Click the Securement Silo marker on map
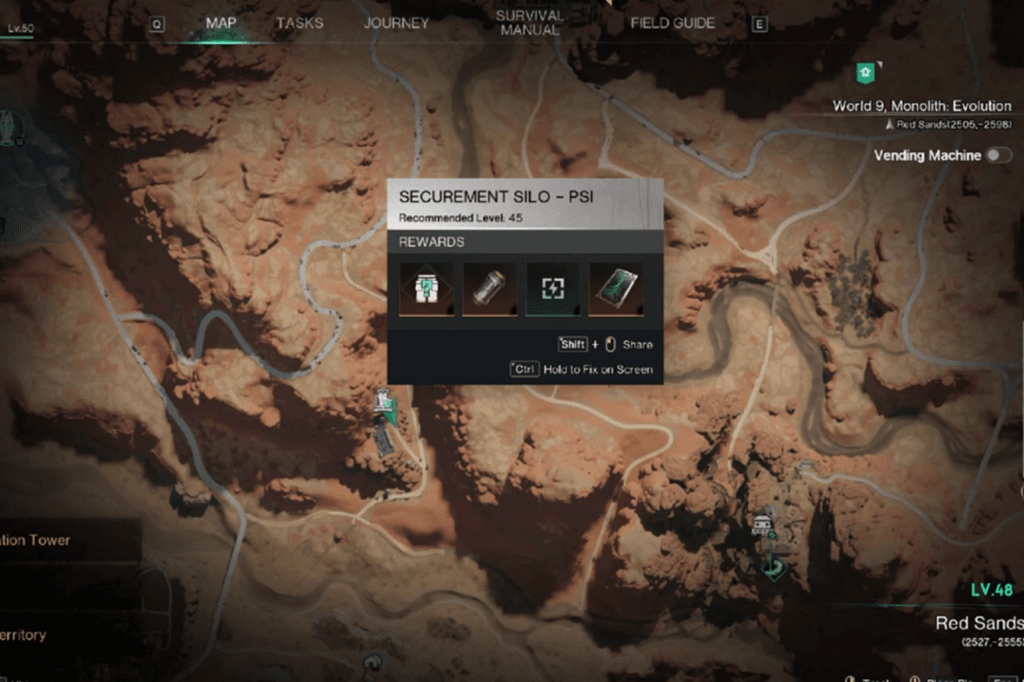Screen dimensions: 1024x682 [384, 403]
